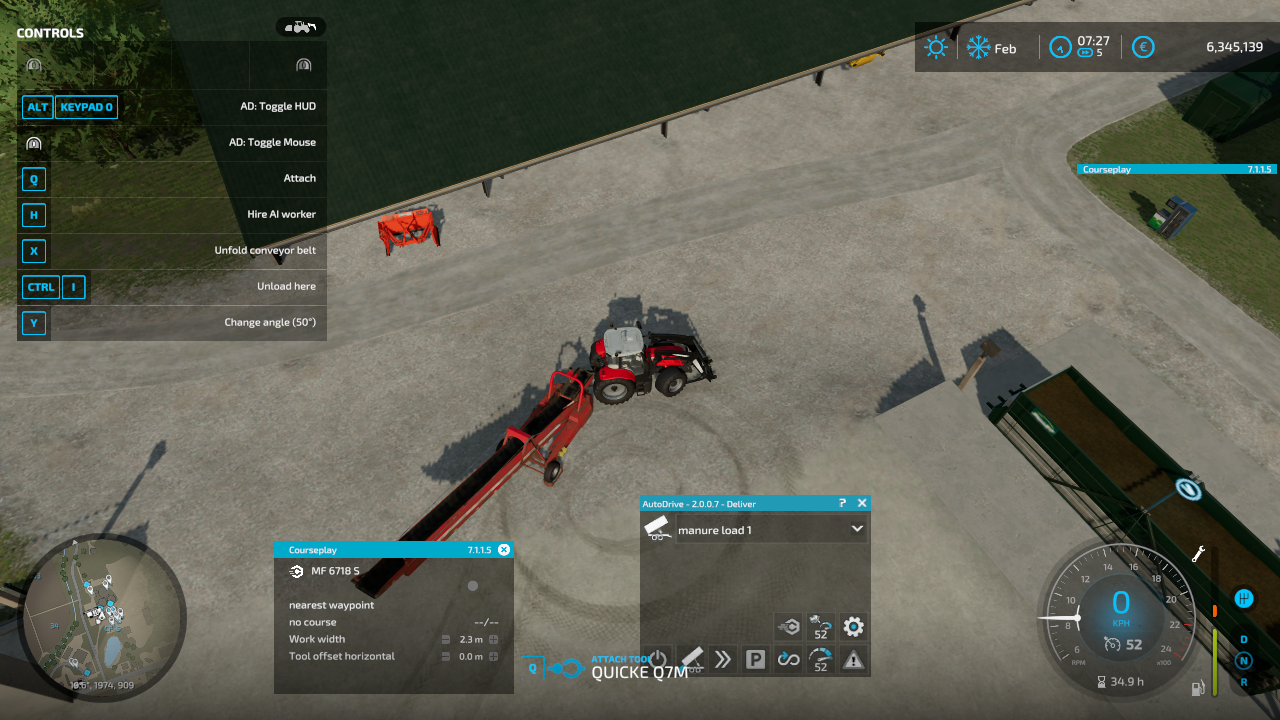Click the minimap in bottom left corner

100,615
